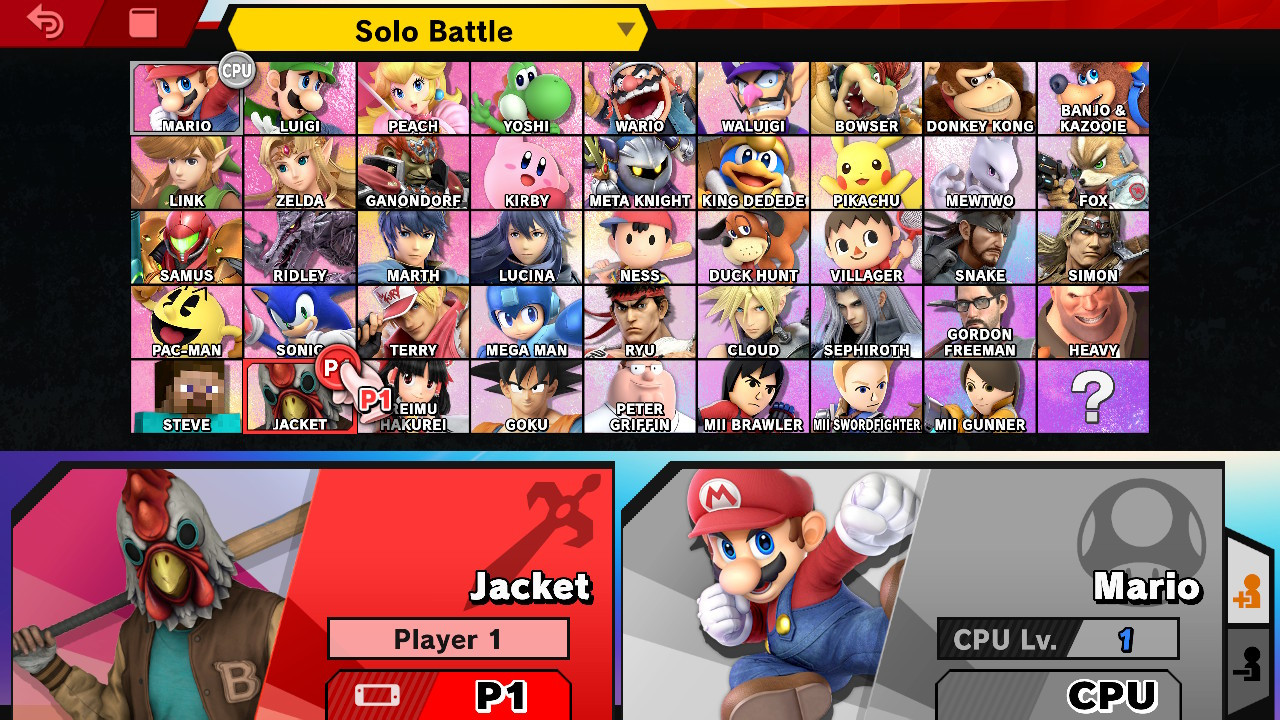Select Peter Griffin on the roster
The width and height of the screenshot is (1280, 720).
[639, 397]
